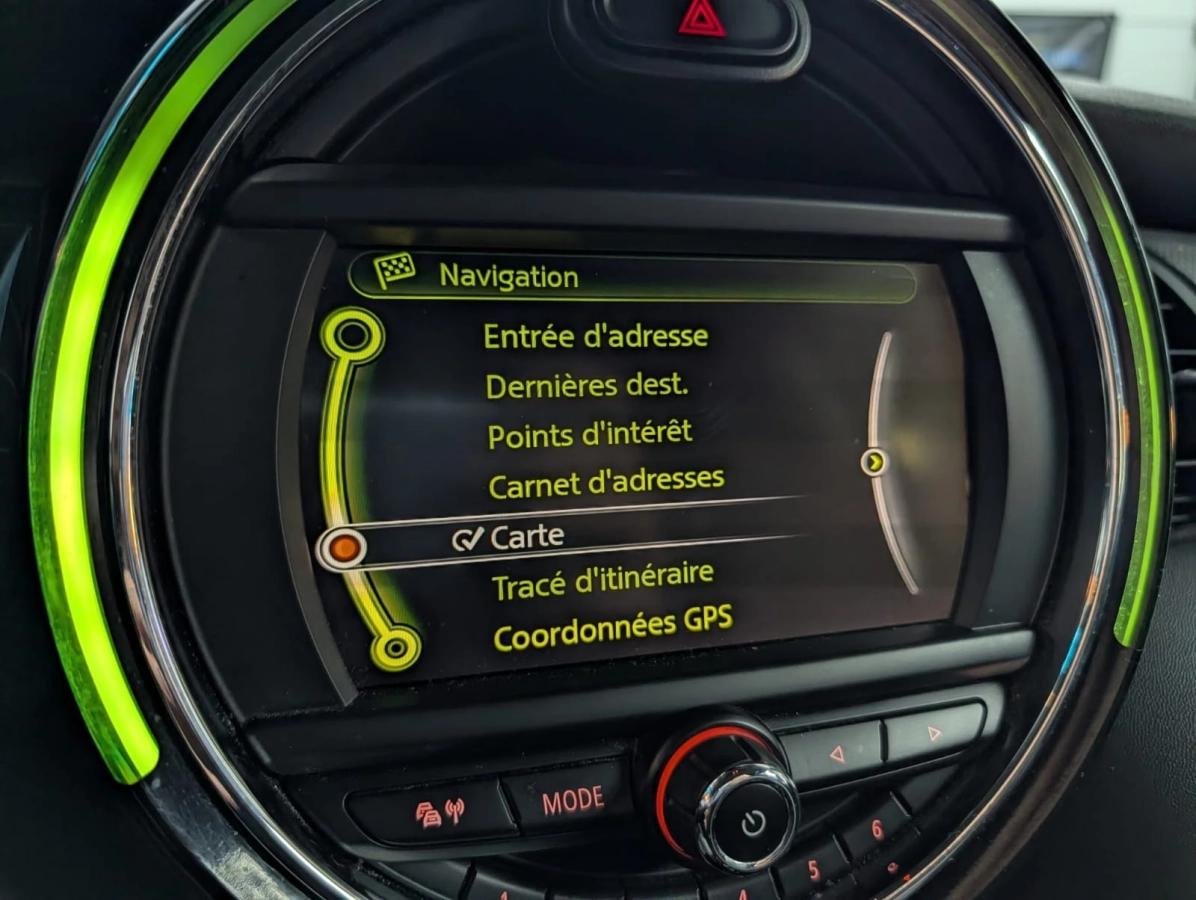The image size is (1196, 900).
Task: Choose Coordonnées GPS
Action: (612, 630)
